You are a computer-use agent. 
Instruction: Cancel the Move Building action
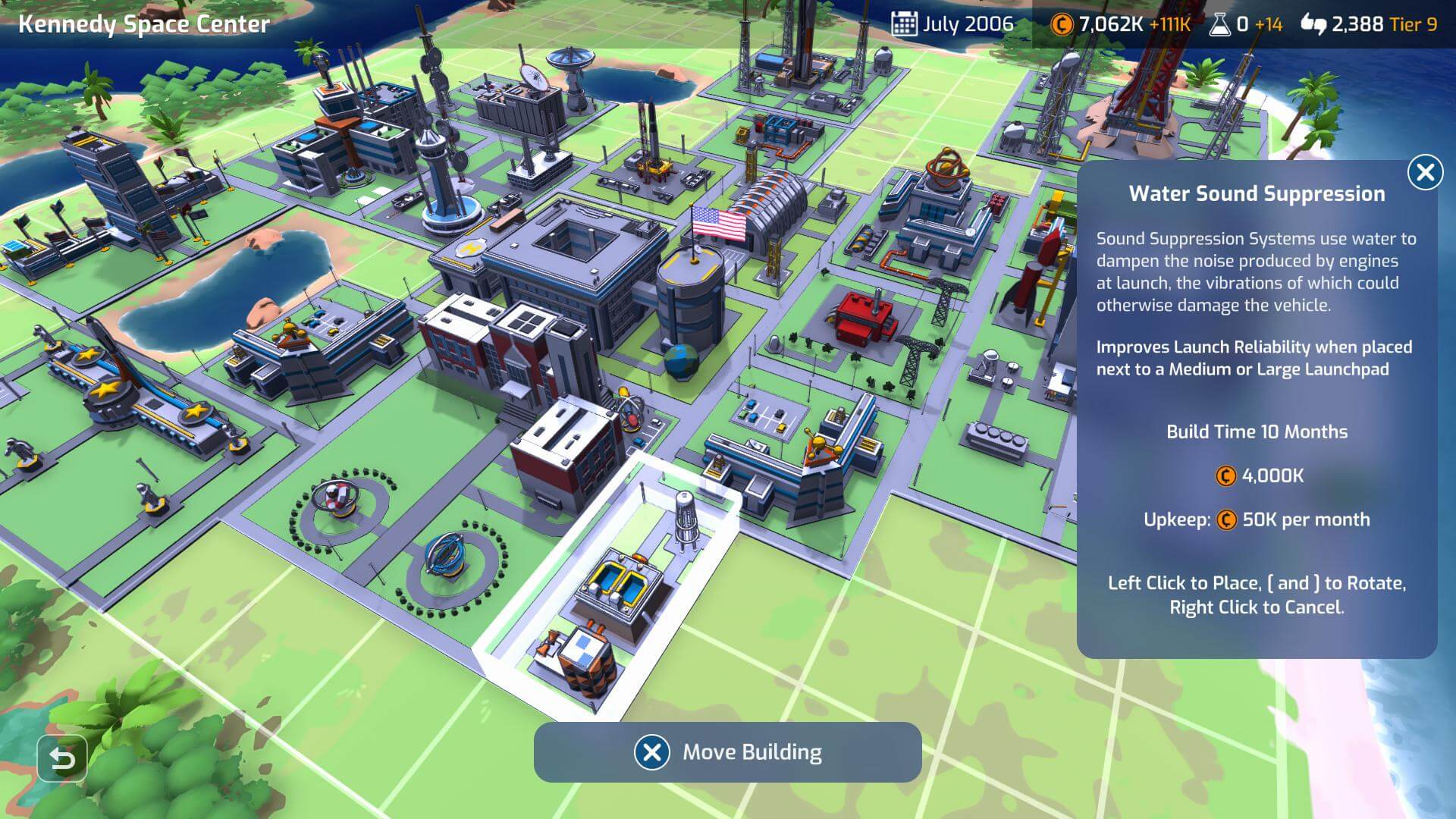pos(652,752)
